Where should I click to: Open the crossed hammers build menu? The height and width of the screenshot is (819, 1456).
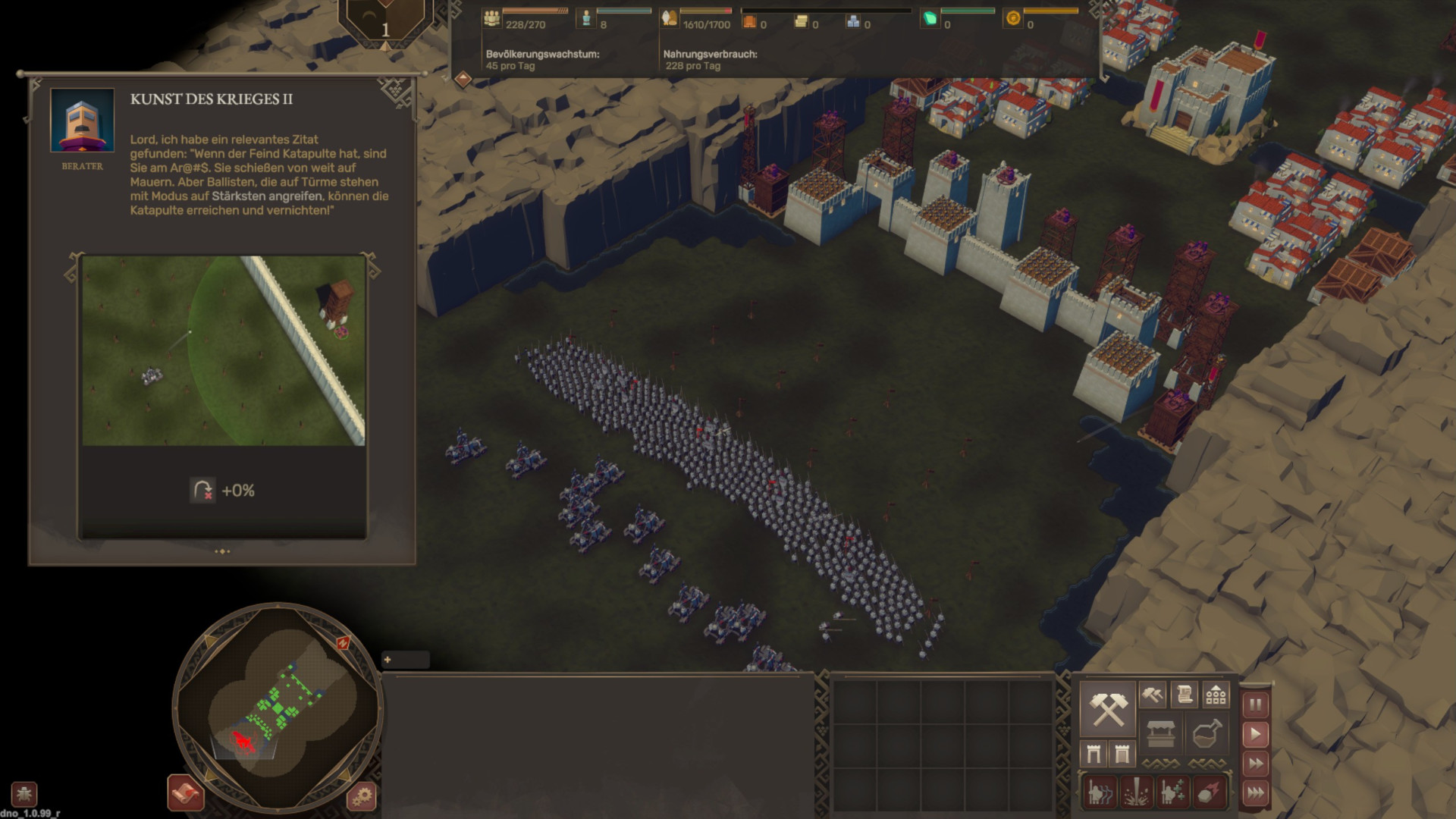pos(1107,708)
